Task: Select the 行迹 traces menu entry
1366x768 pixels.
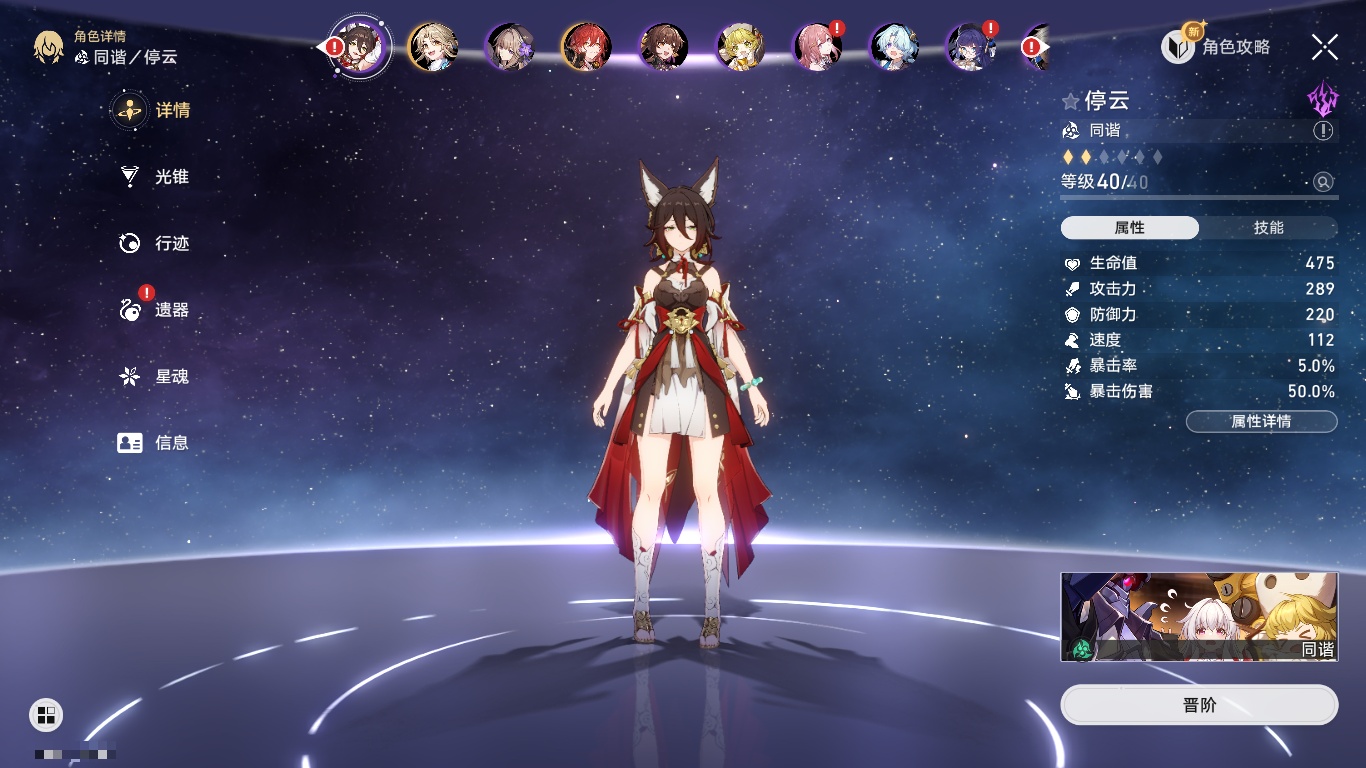Action: coord(153,243)
